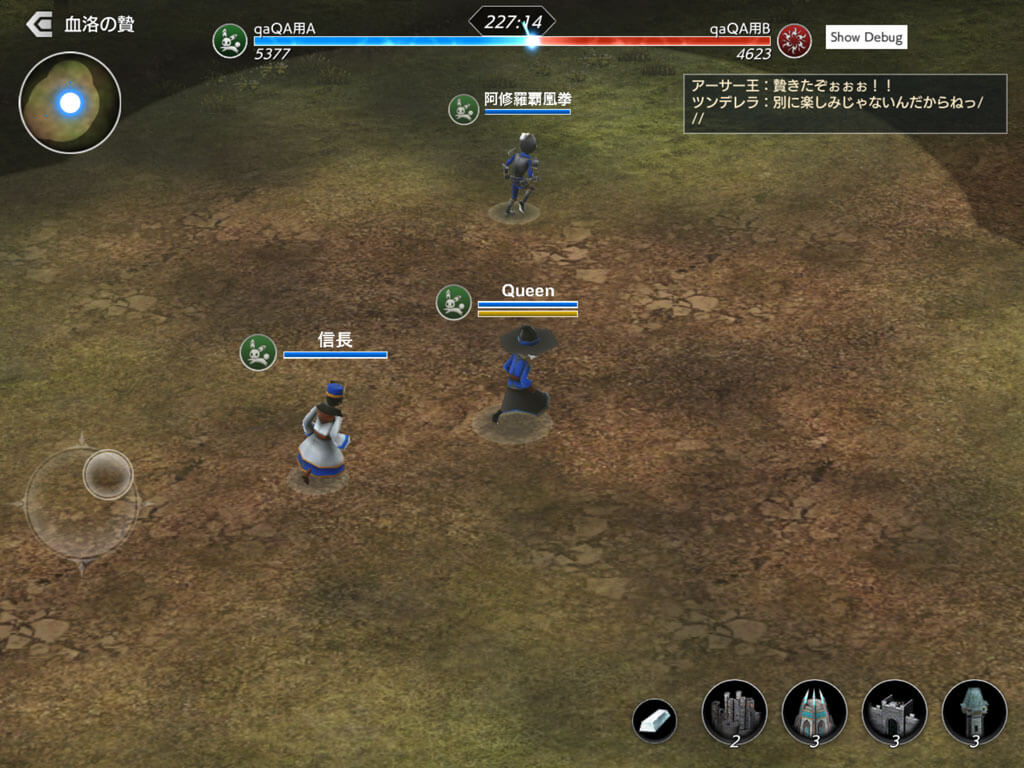Click the red team emblem for qaQA用B
Image resolution: width=1024 pixels, height=768 pixels.
pos(794,40)
